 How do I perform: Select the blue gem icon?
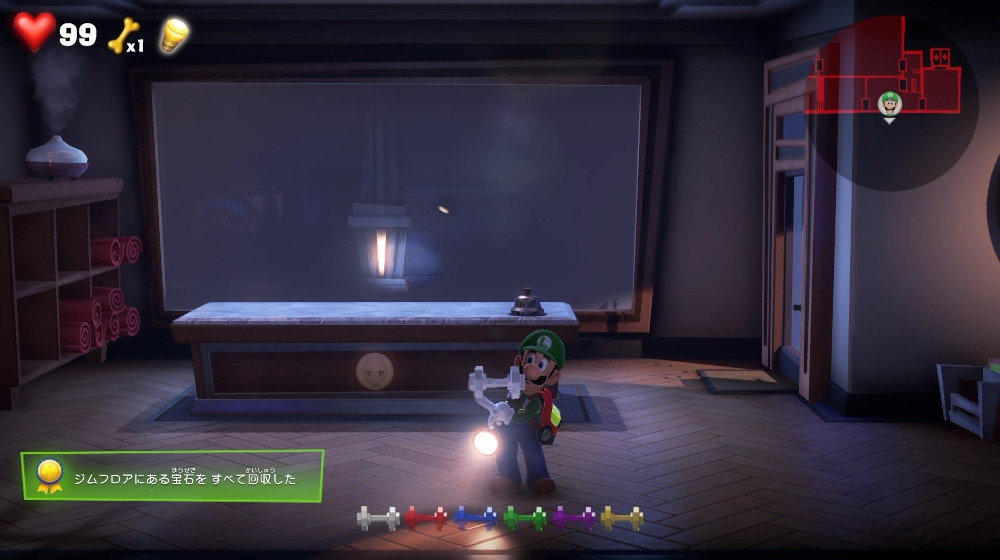[475, 518]
